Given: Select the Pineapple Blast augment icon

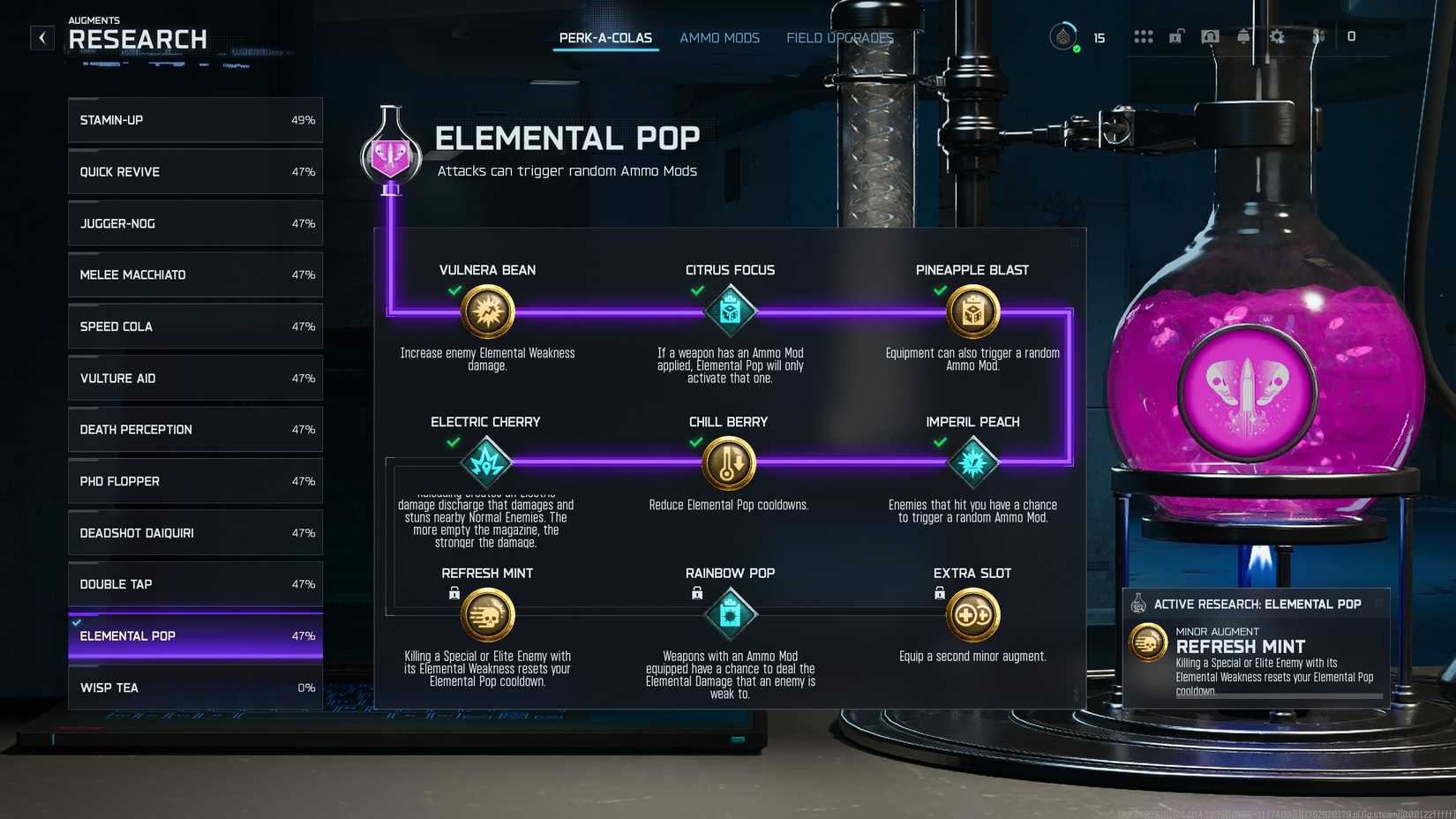Looking at the screenshot, I should pyautogui.click(x=972, y=311).
